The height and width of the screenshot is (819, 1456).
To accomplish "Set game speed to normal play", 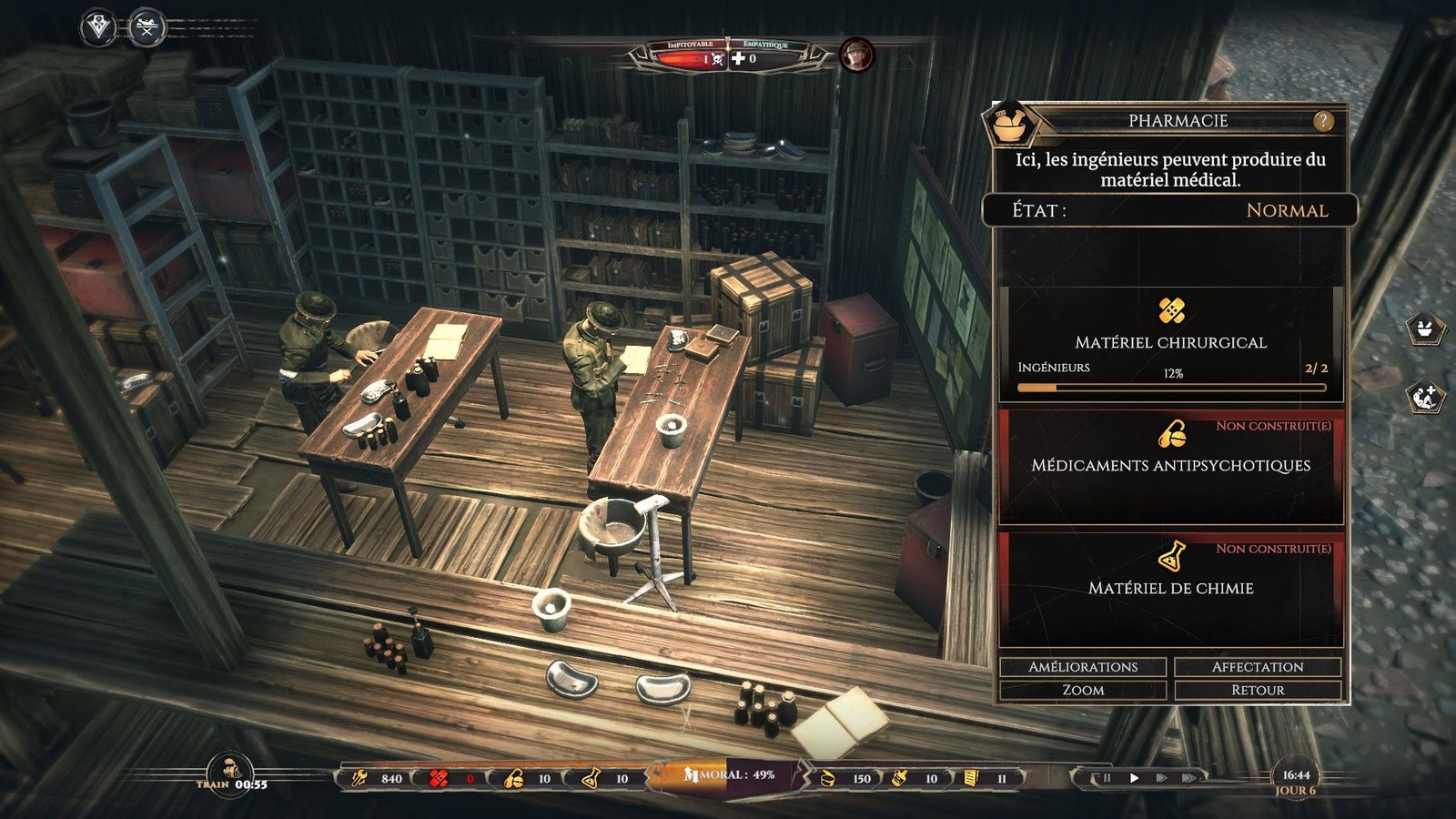I will coord(1134,778).
